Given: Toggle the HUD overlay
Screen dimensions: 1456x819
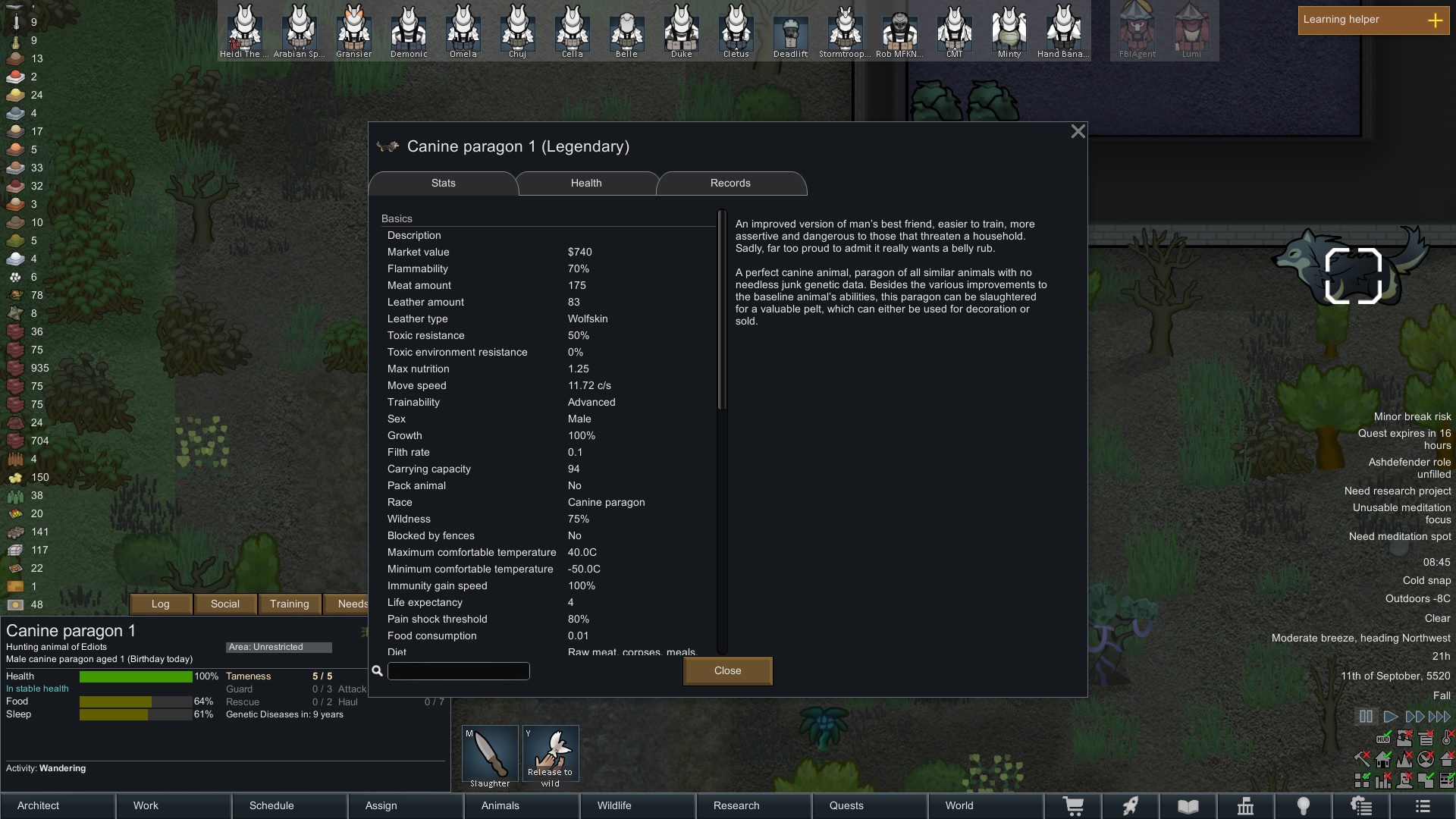Looking at the screenshot, I should pos(1384,739).
